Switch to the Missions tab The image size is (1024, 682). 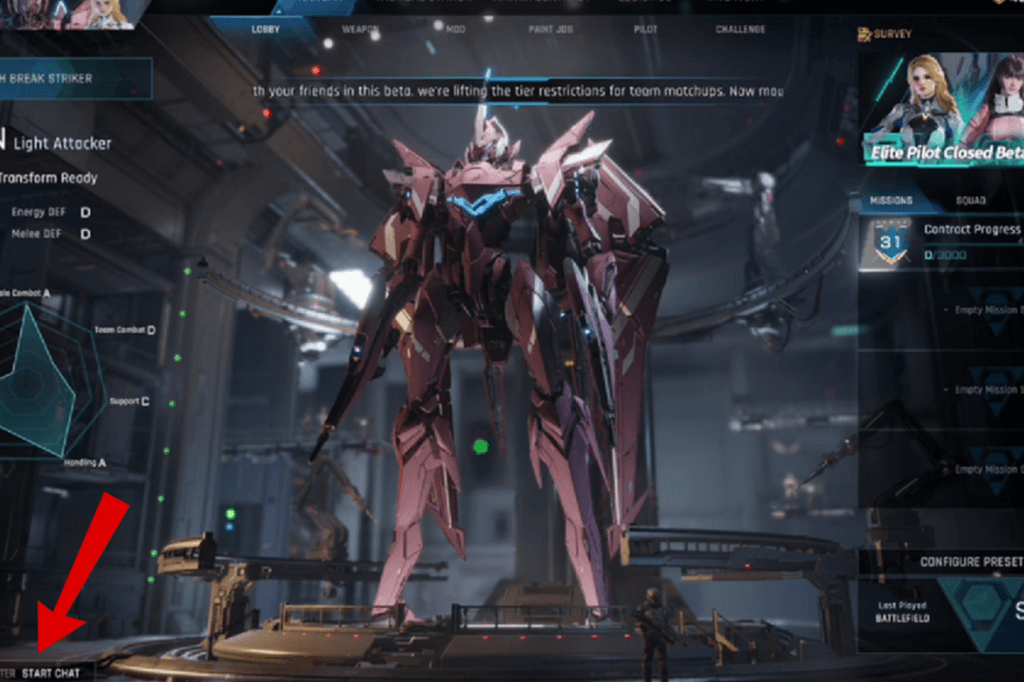click(x=890, y=200)
